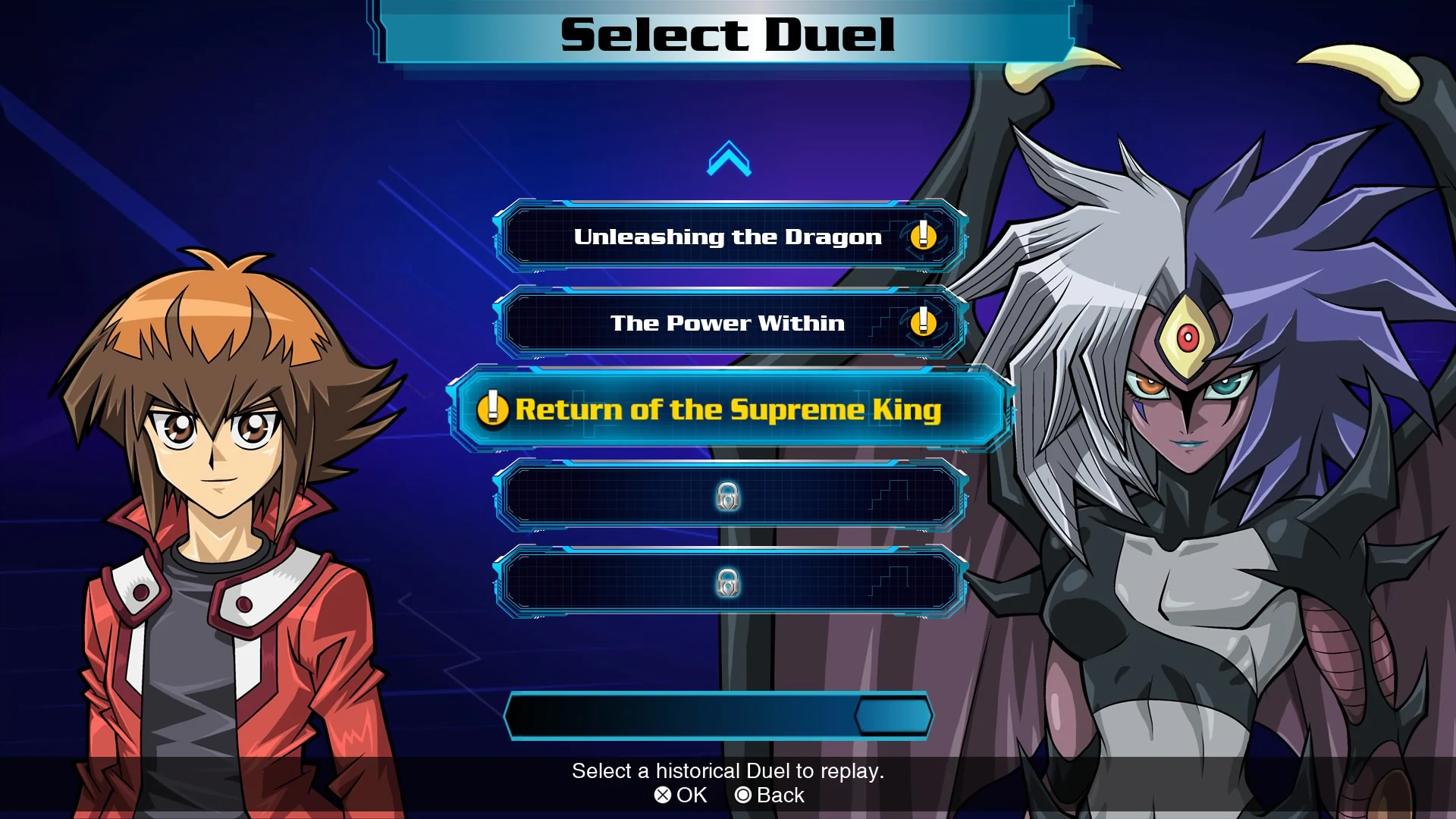Click the OK prompt text
This screenshot has width=1456, height=819.
tap(690, 795)
